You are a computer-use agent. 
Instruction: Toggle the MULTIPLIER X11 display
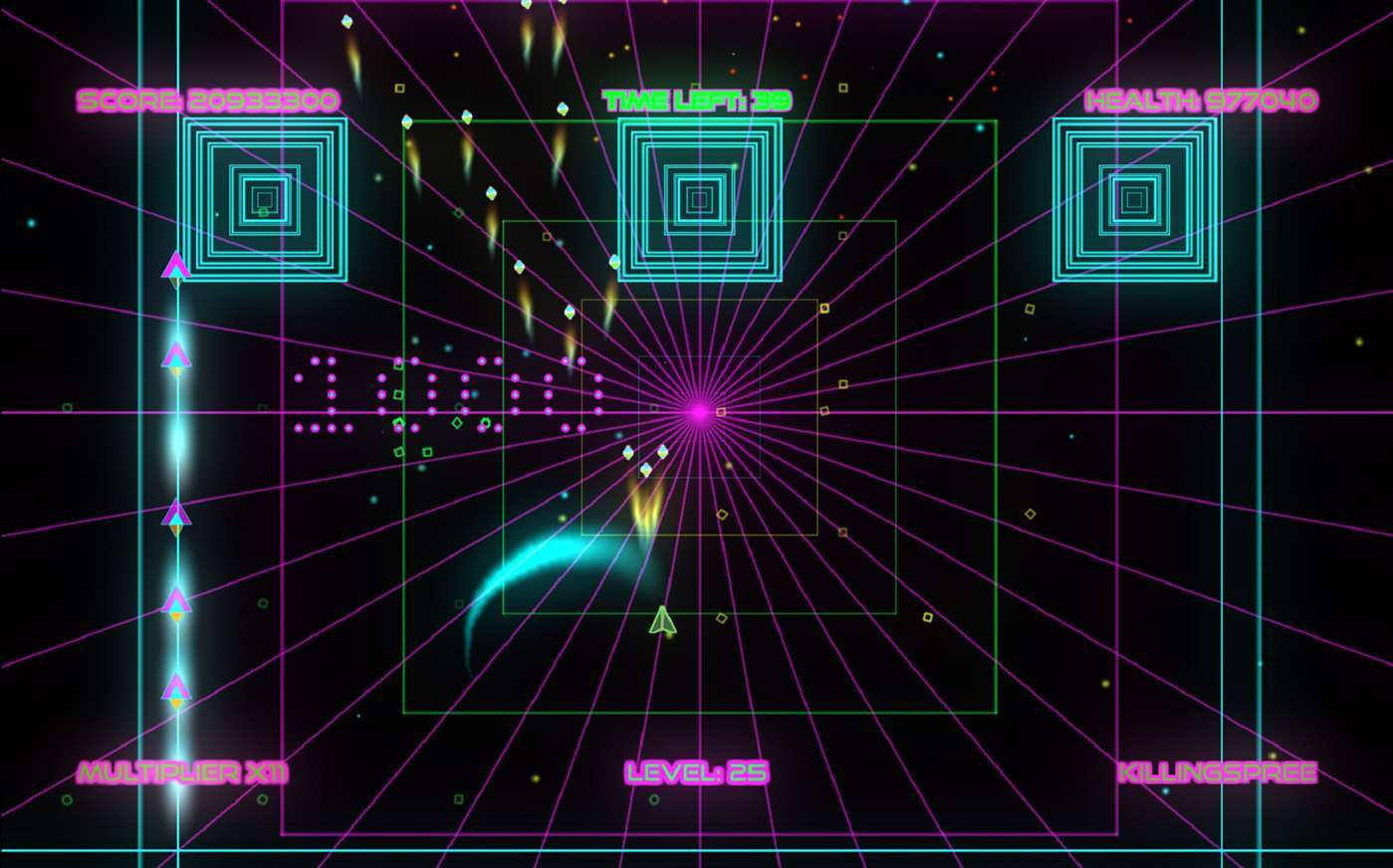coord(179,771)
